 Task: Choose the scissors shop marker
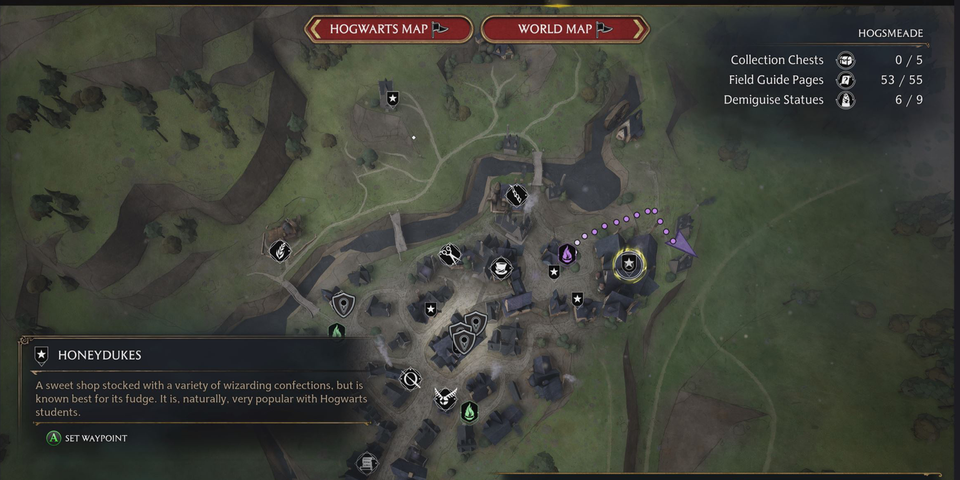[450, 255]
